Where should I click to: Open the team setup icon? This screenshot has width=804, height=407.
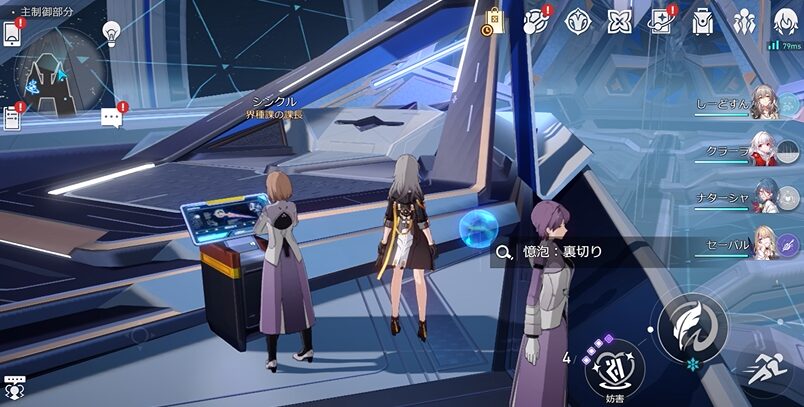point(744,20)
